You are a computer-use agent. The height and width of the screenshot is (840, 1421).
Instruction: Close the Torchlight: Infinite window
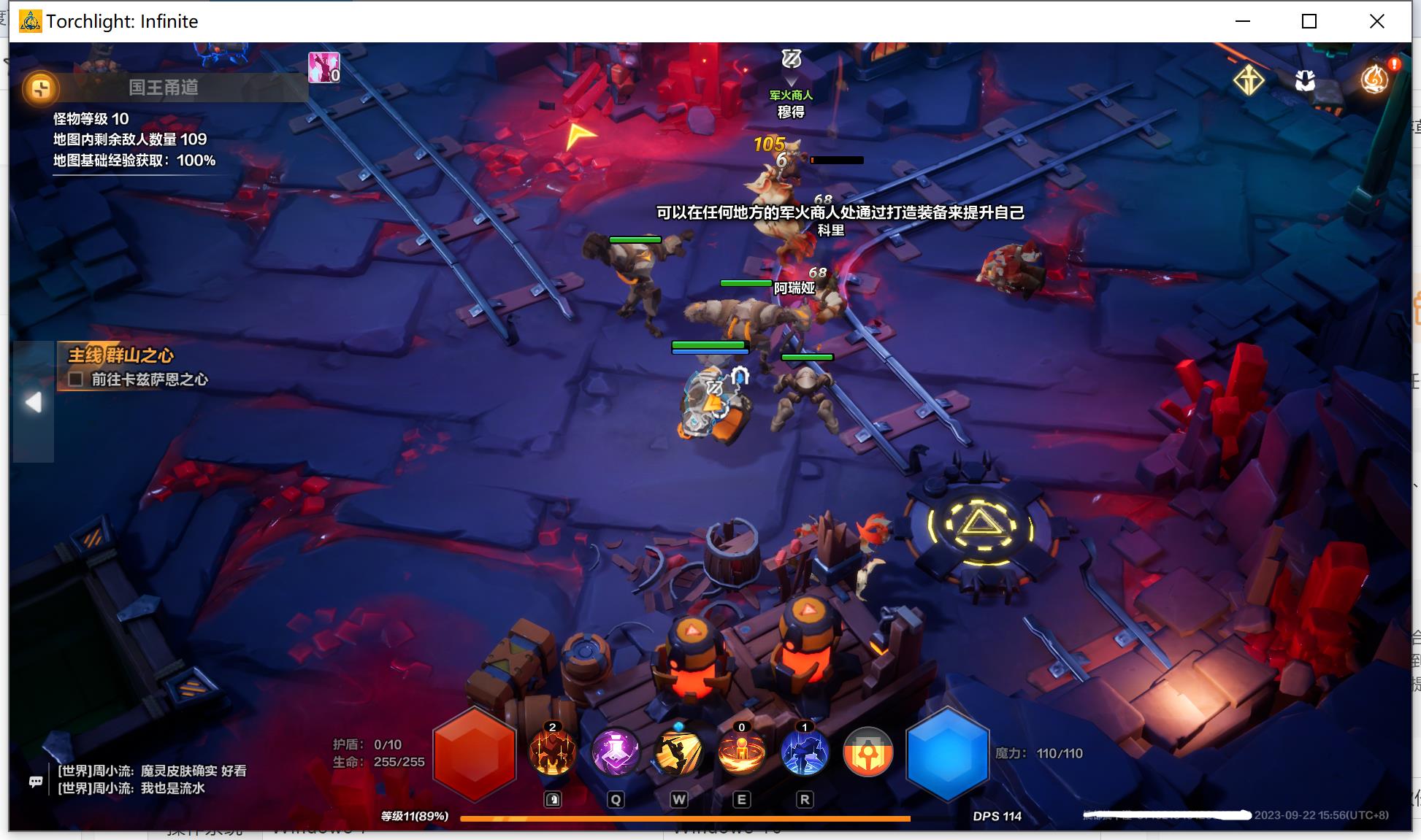pos(1377,21)
